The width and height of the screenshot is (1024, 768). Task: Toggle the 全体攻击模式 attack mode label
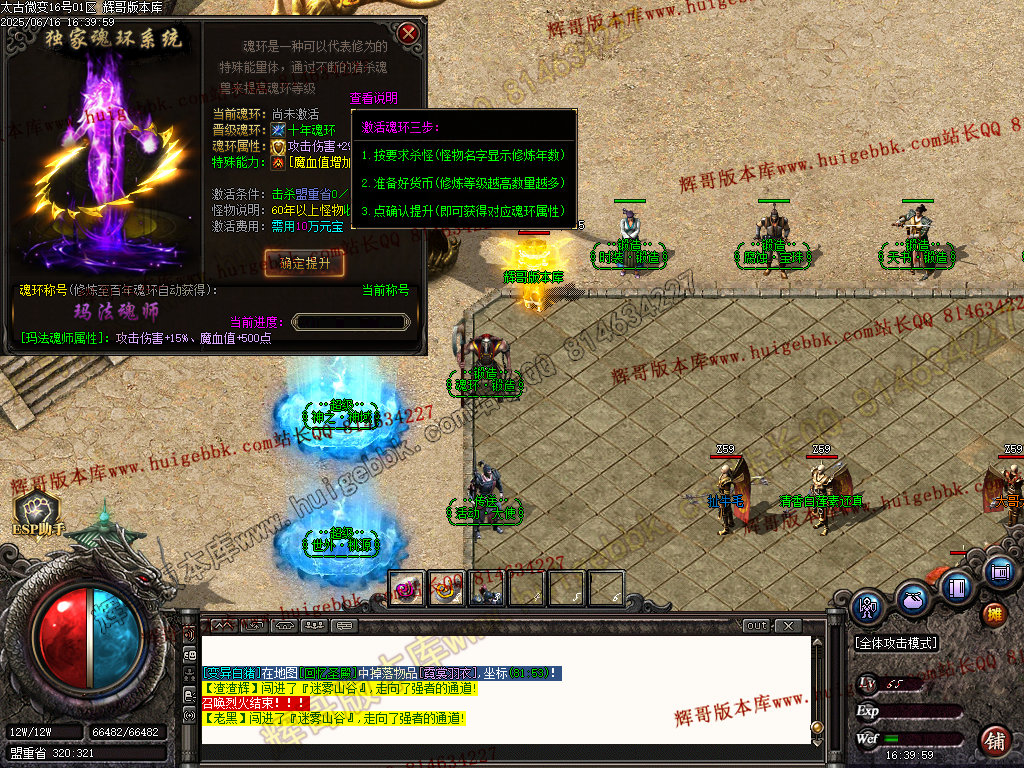pyautogui.click(x=896, y=643)
